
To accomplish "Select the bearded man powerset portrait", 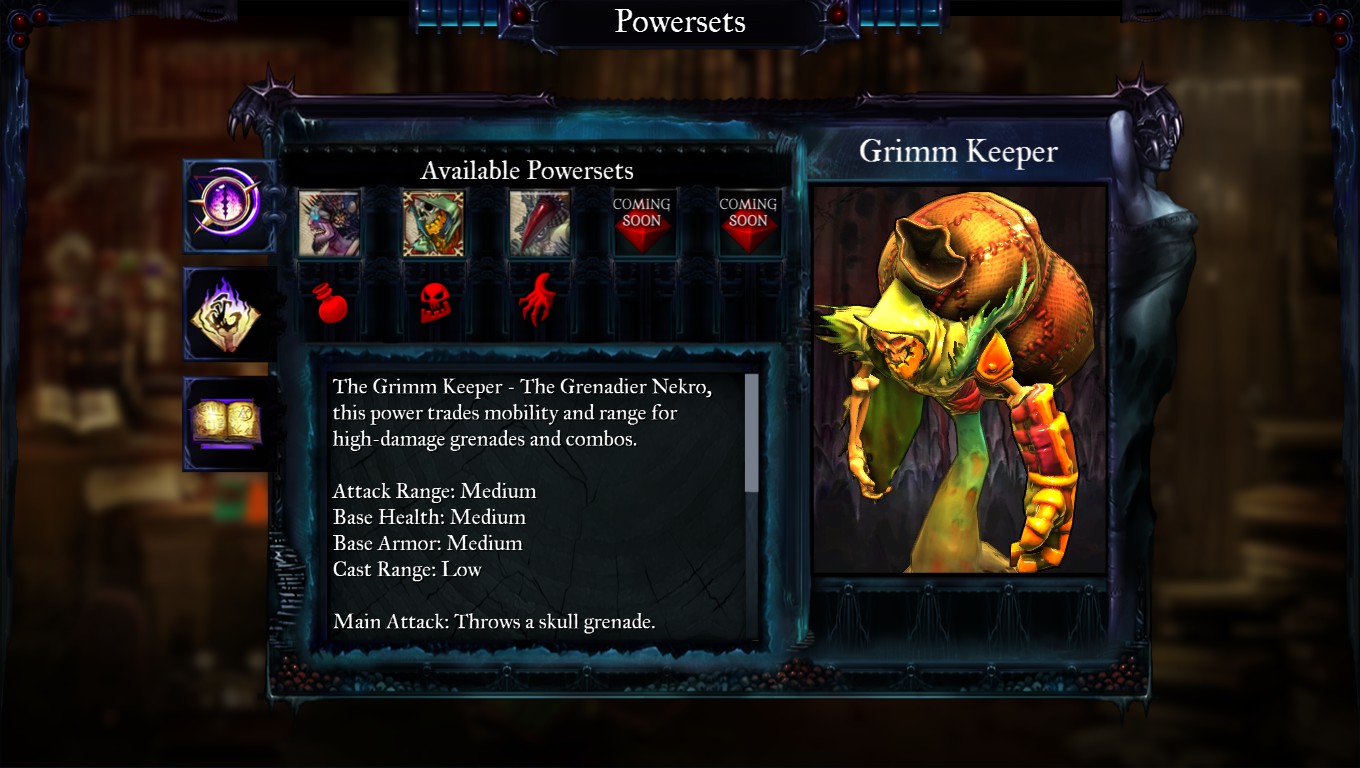I will click(329, 223).
